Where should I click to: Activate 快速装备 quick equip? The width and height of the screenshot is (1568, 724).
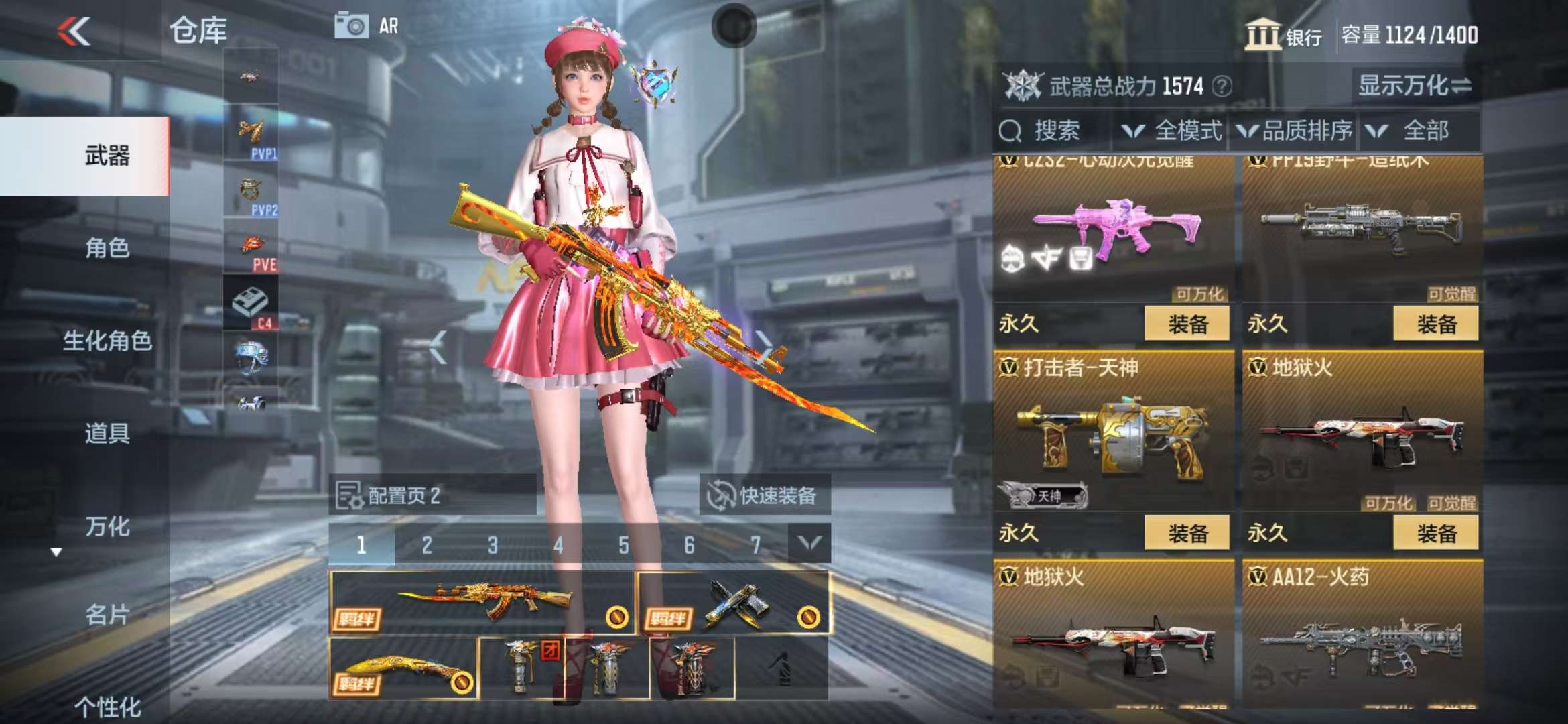pyautogui.click(x=765, y=496)
